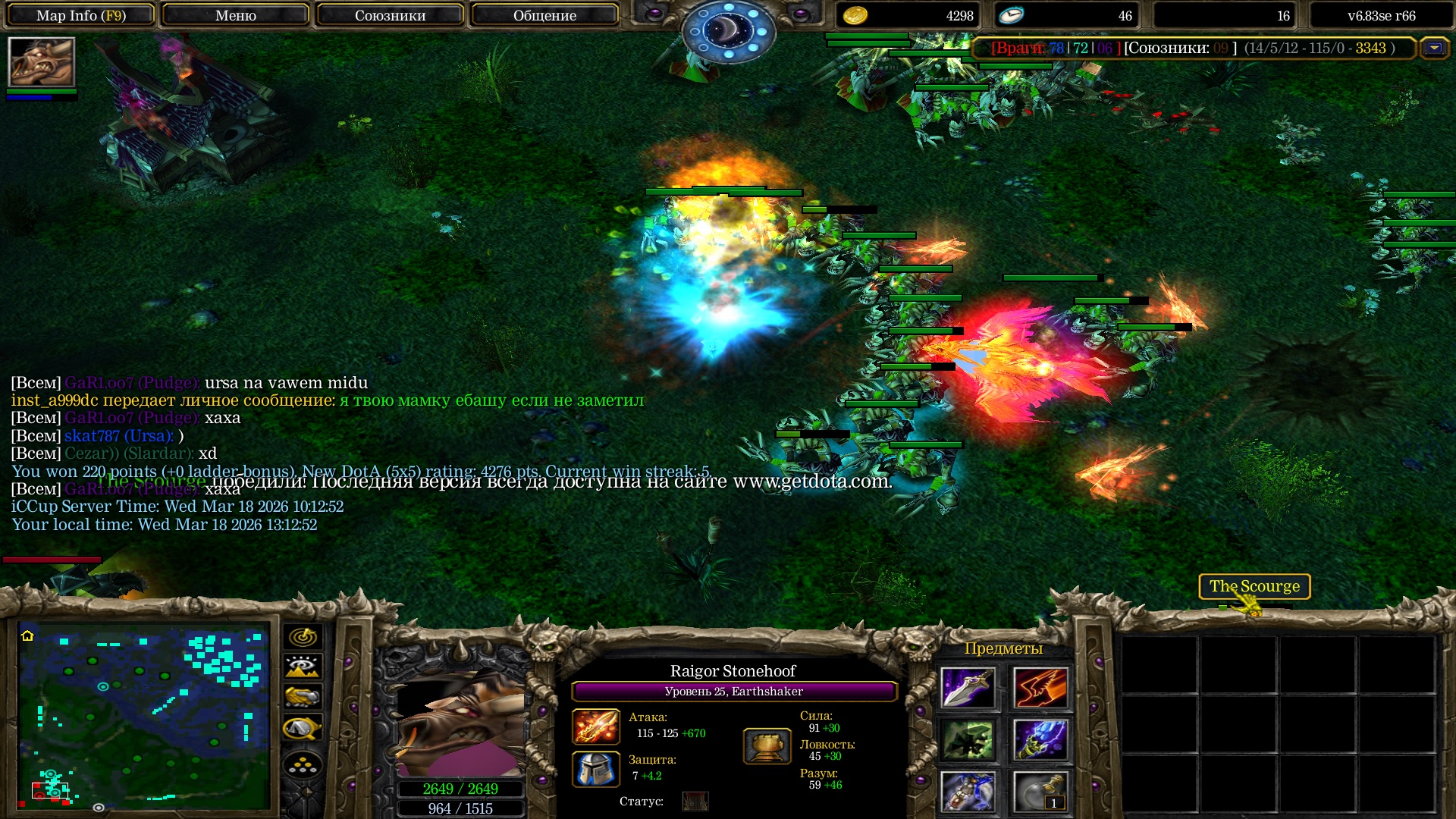Open the Map Info (F9) panel
1456x819 pixels.
pos(81,15)
